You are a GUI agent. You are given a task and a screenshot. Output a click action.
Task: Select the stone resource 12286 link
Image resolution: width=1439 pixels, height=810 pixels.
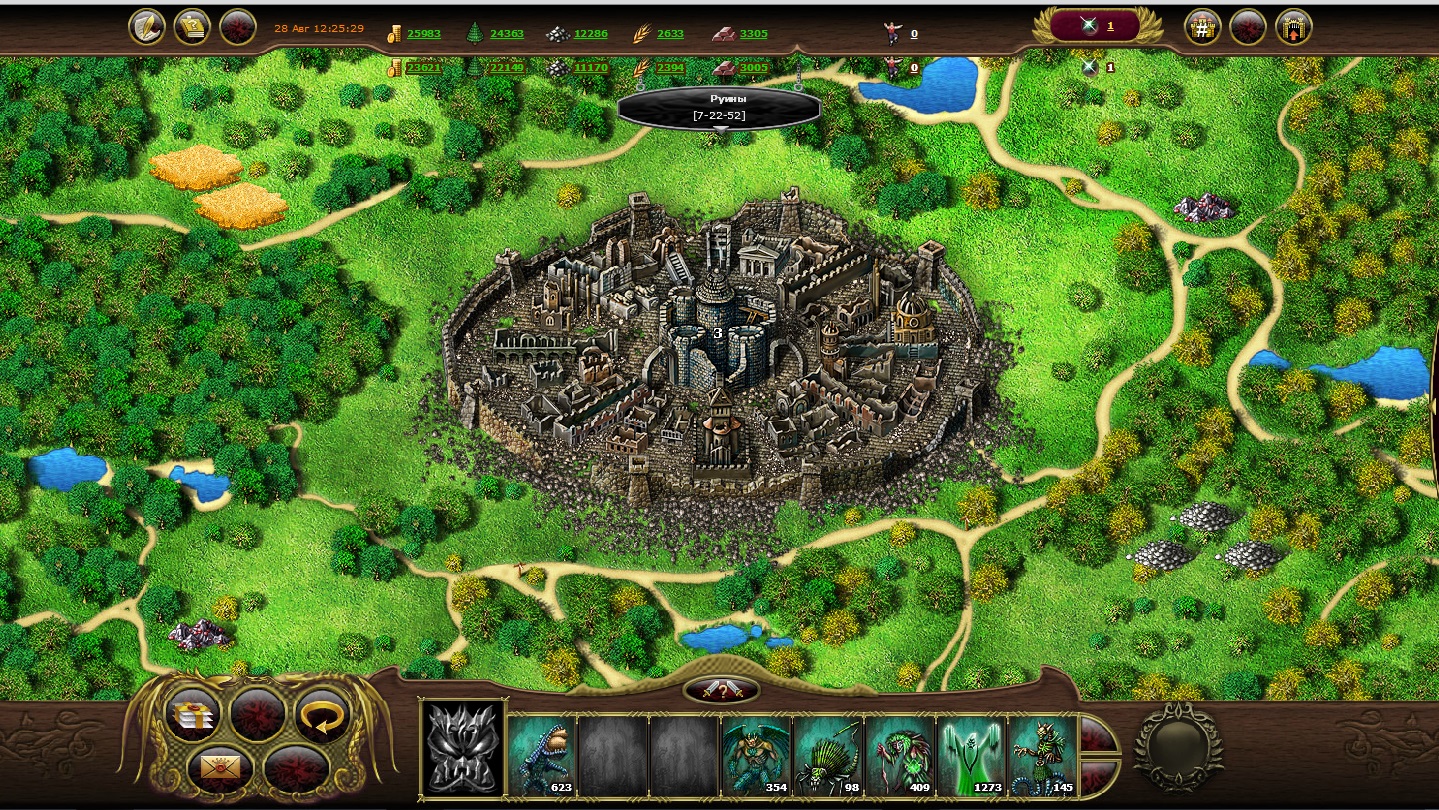[590, 34]
